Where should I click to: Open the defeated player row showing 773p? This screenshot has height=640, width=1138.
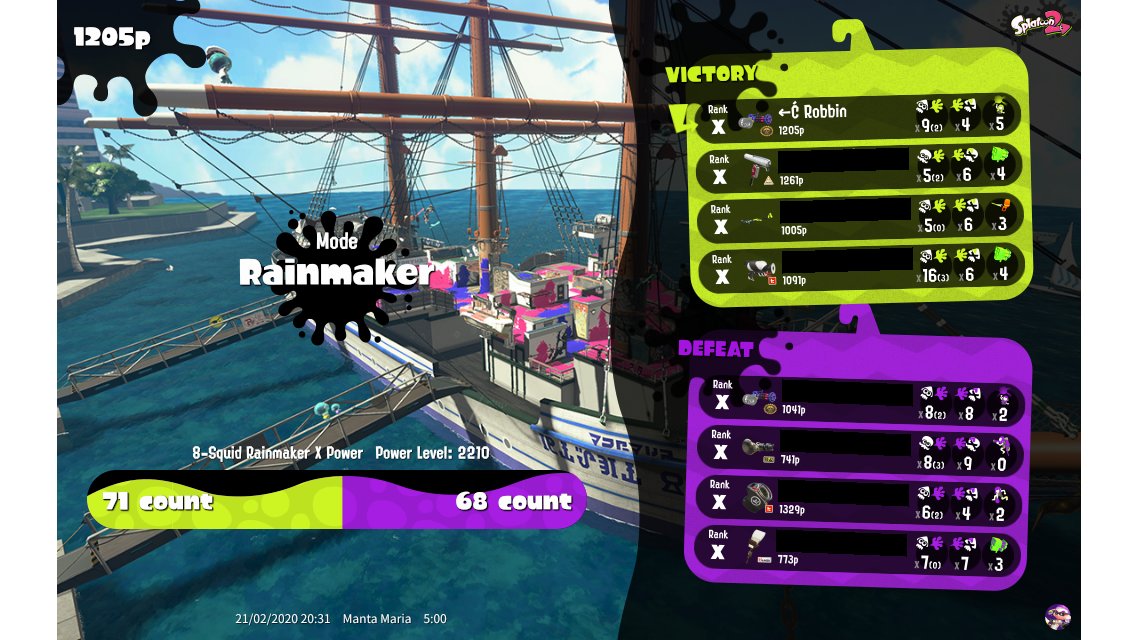pos(860,548)
